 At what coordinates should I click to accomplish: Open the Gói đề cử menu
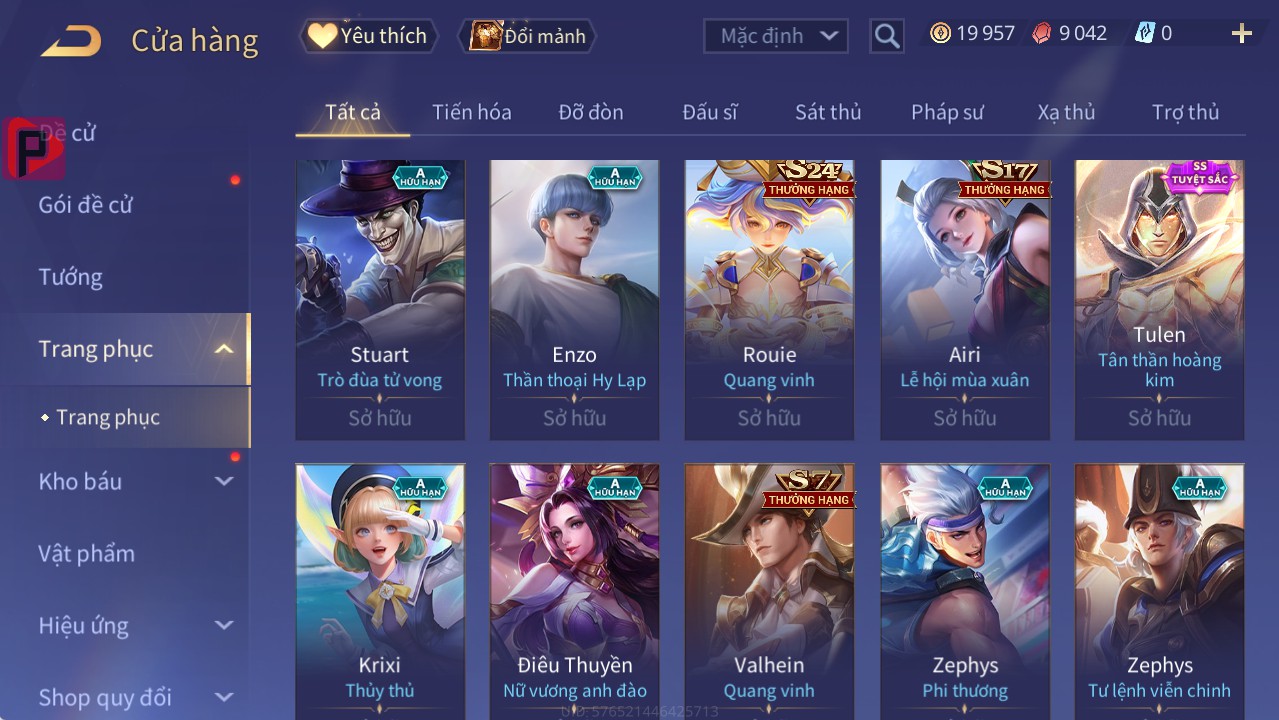[x=86, y=205]
